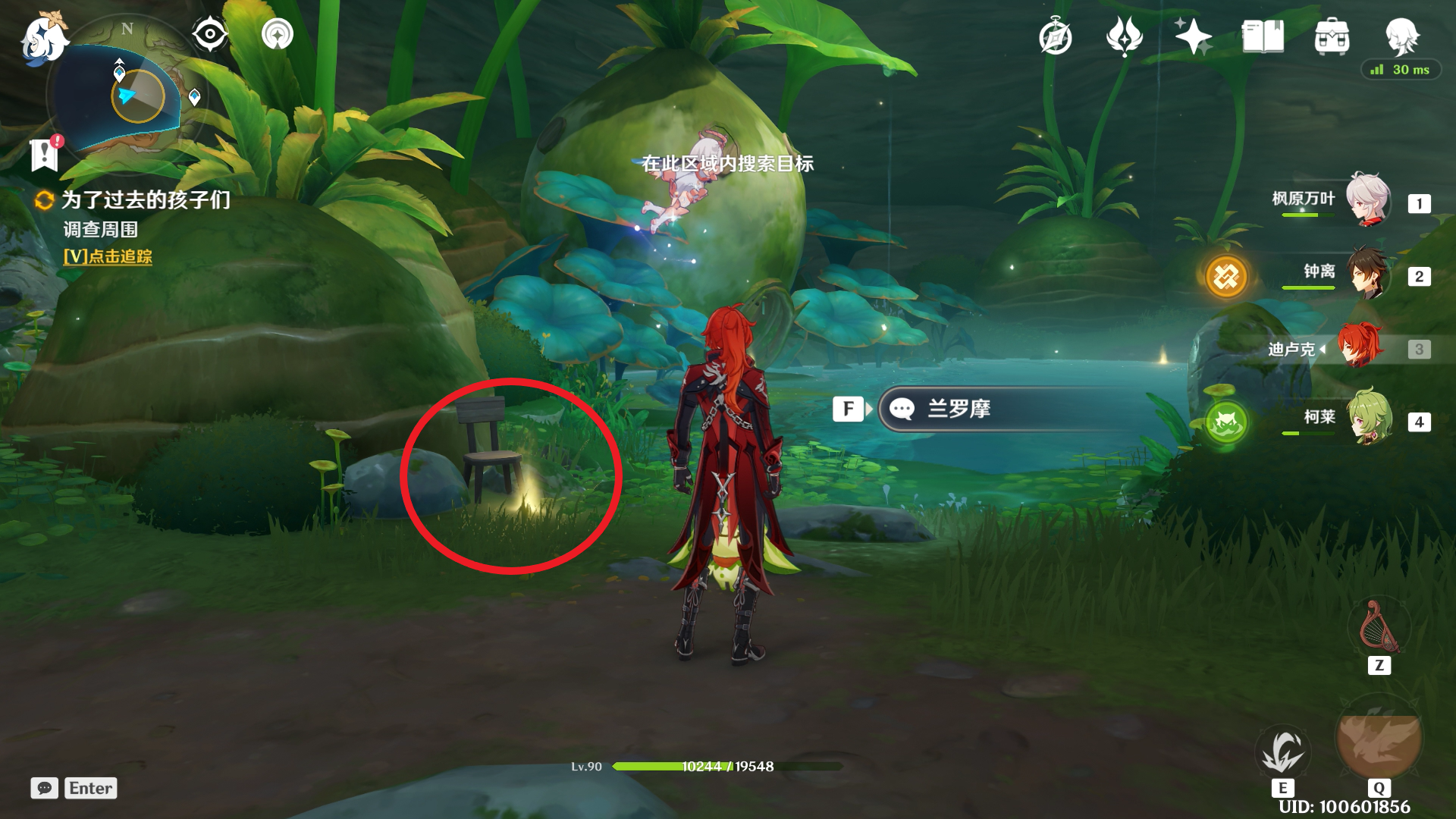1456x819 pixels.
Task: Open the backpack inventory
Action: pyautogui.click(x=1332, y=36)
